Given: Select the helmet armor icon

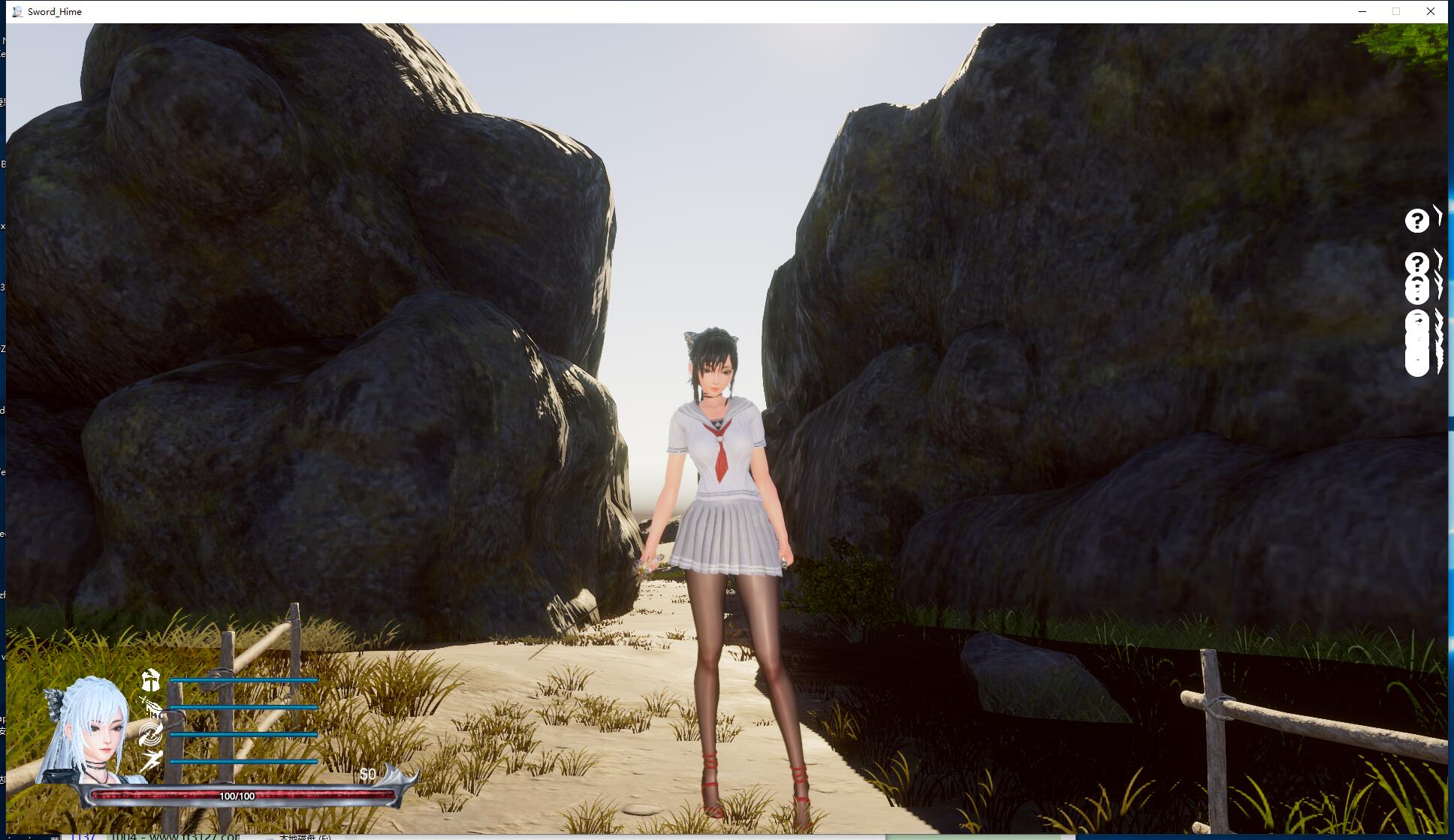Looking at the screenshot, I should coord(151,680).
